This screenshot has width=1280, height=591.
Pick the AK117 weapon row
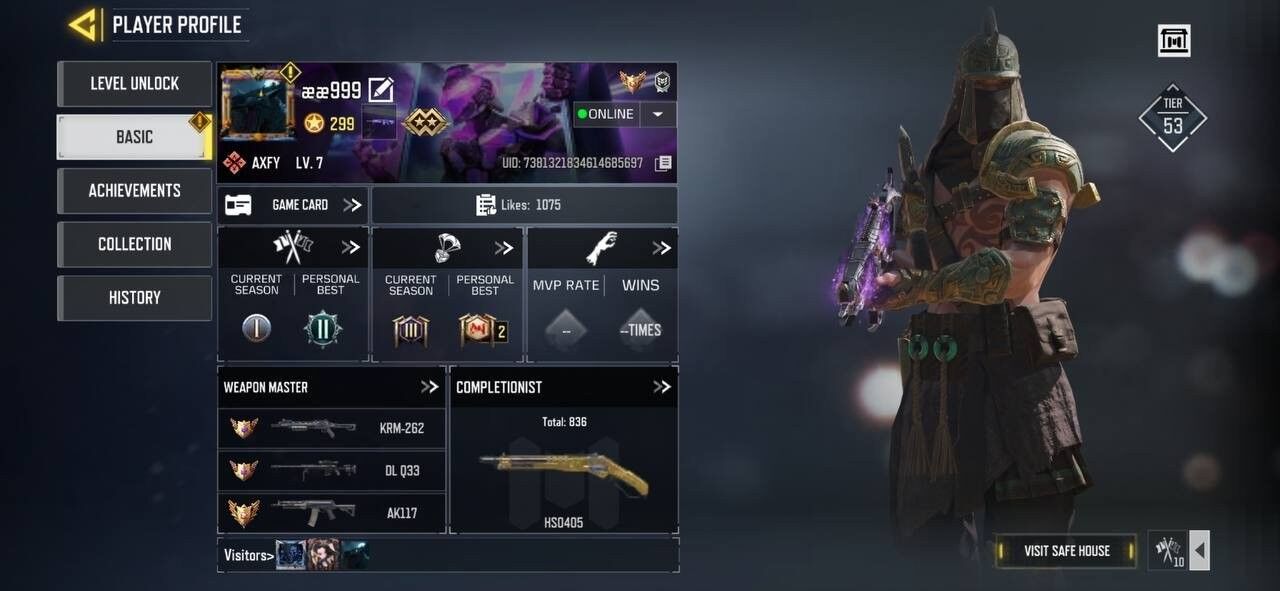point(332,513)
